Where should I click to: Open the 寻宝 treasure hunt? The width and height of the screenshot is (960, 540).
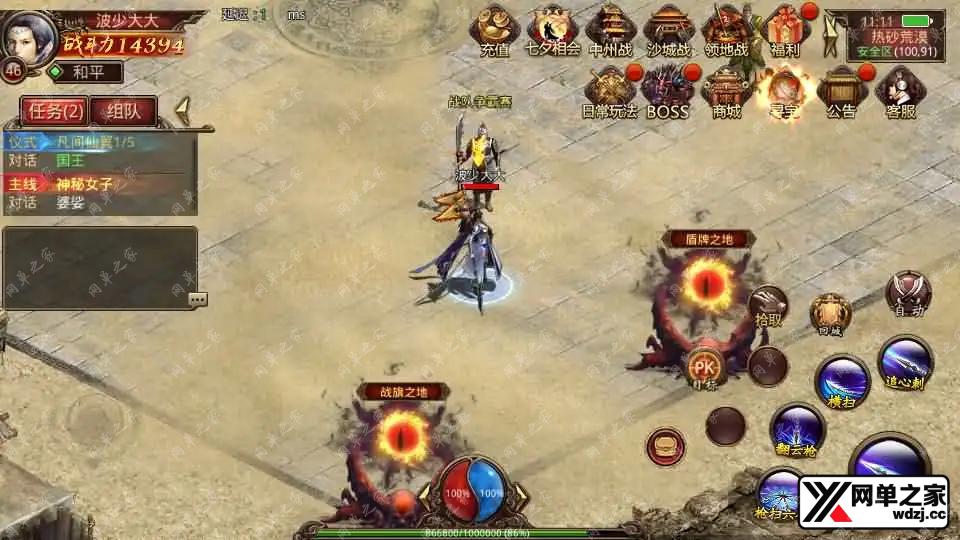[x=782, y=91]
